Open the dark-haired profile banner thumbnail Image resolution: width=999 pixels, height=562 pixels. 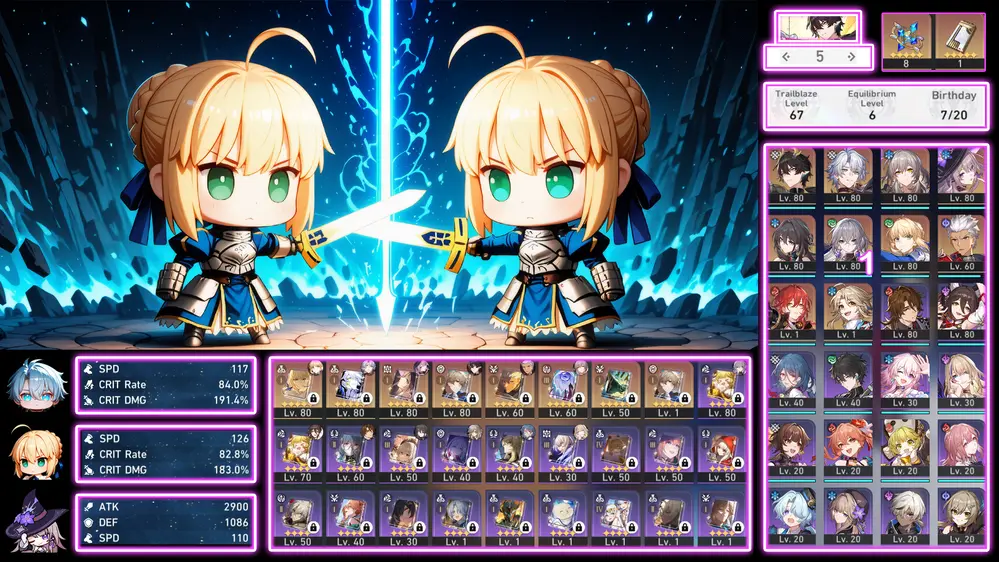click(818, 26)
